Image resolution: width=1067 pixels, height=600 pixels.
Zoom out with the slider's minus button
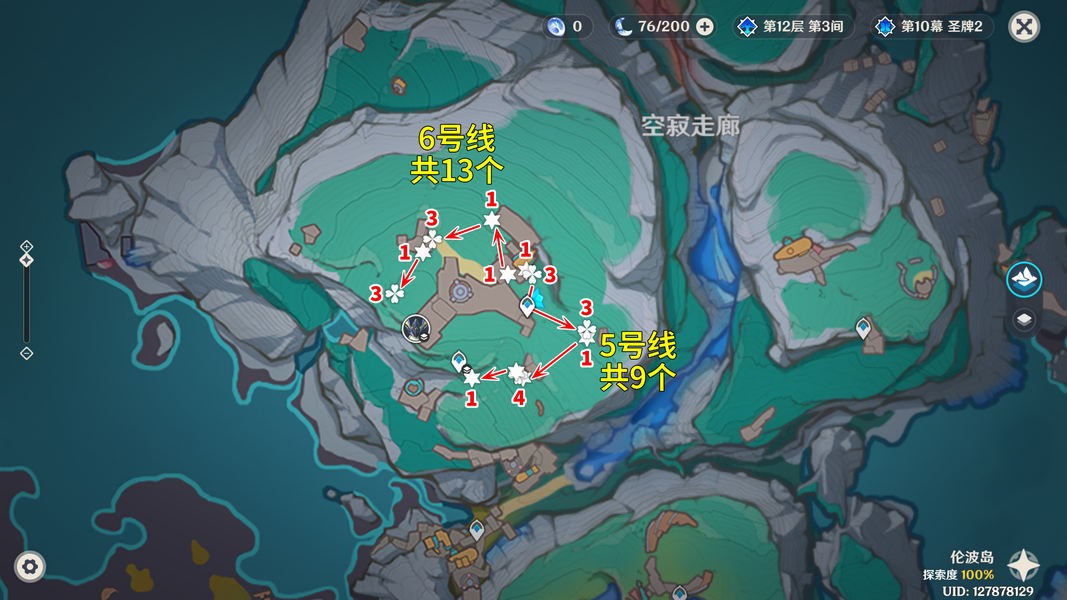[27, 353]
